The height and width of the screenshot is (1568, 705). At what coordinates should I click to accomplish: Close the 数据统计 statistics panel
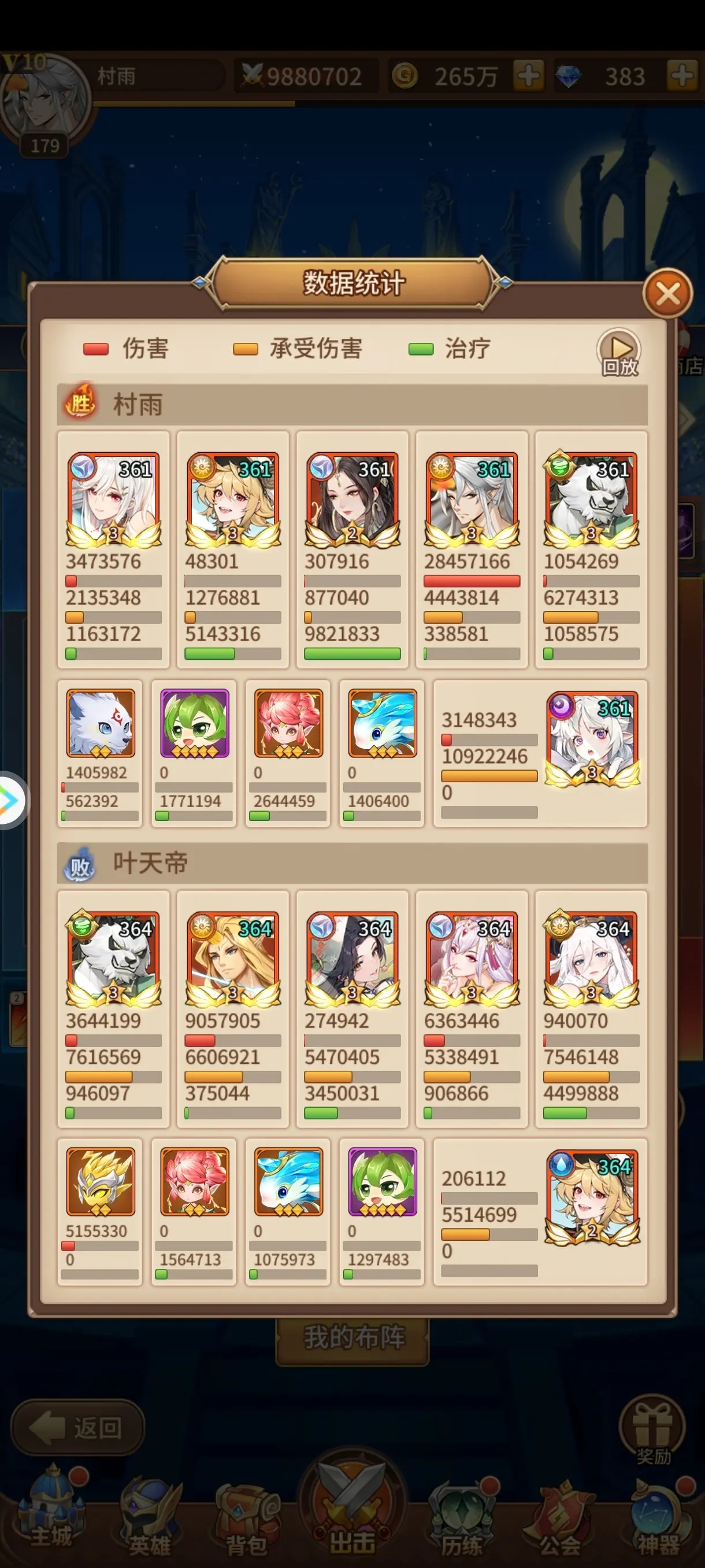667,295
